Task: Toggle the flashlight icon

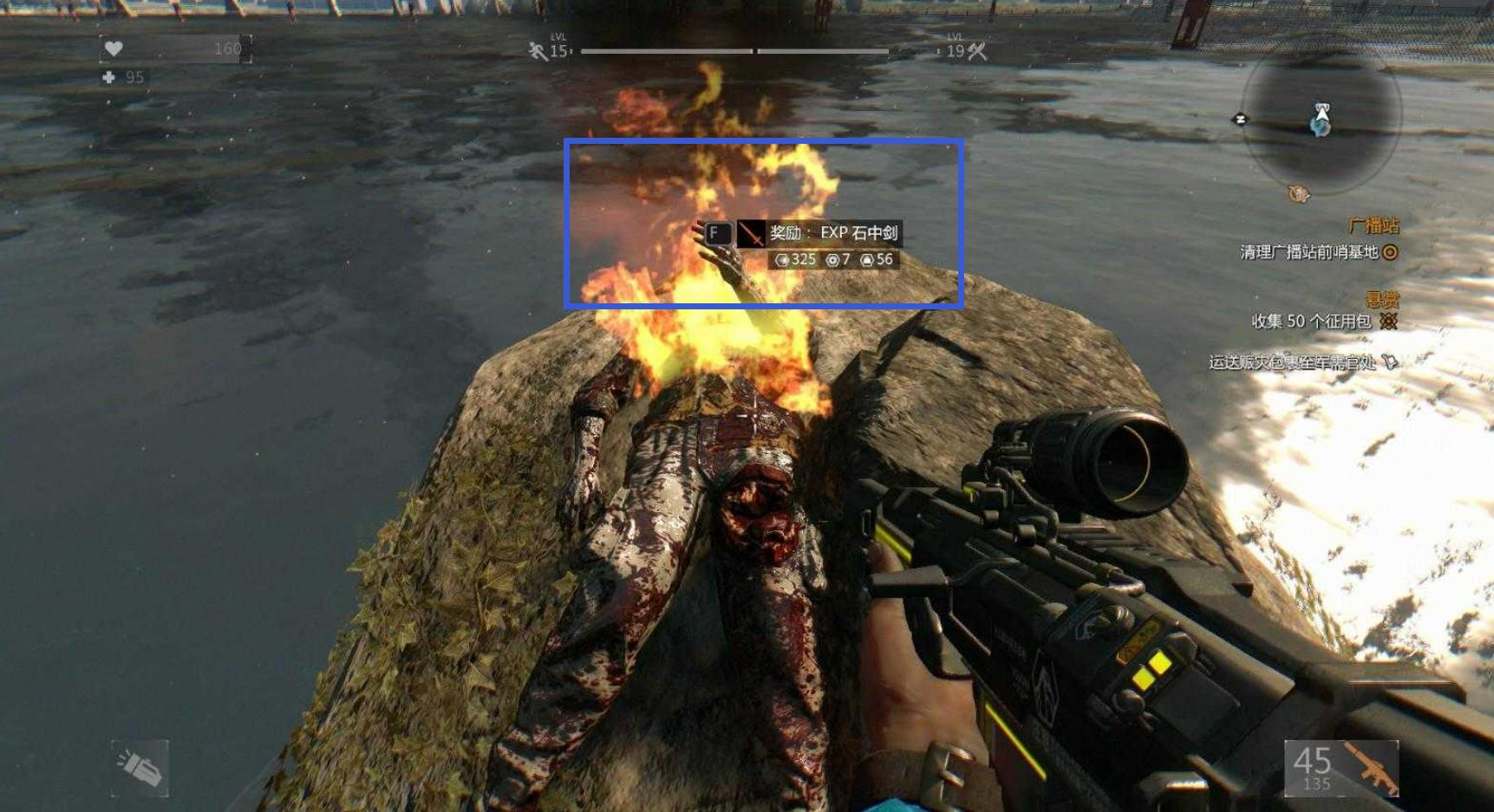Action: pos(140,768)
